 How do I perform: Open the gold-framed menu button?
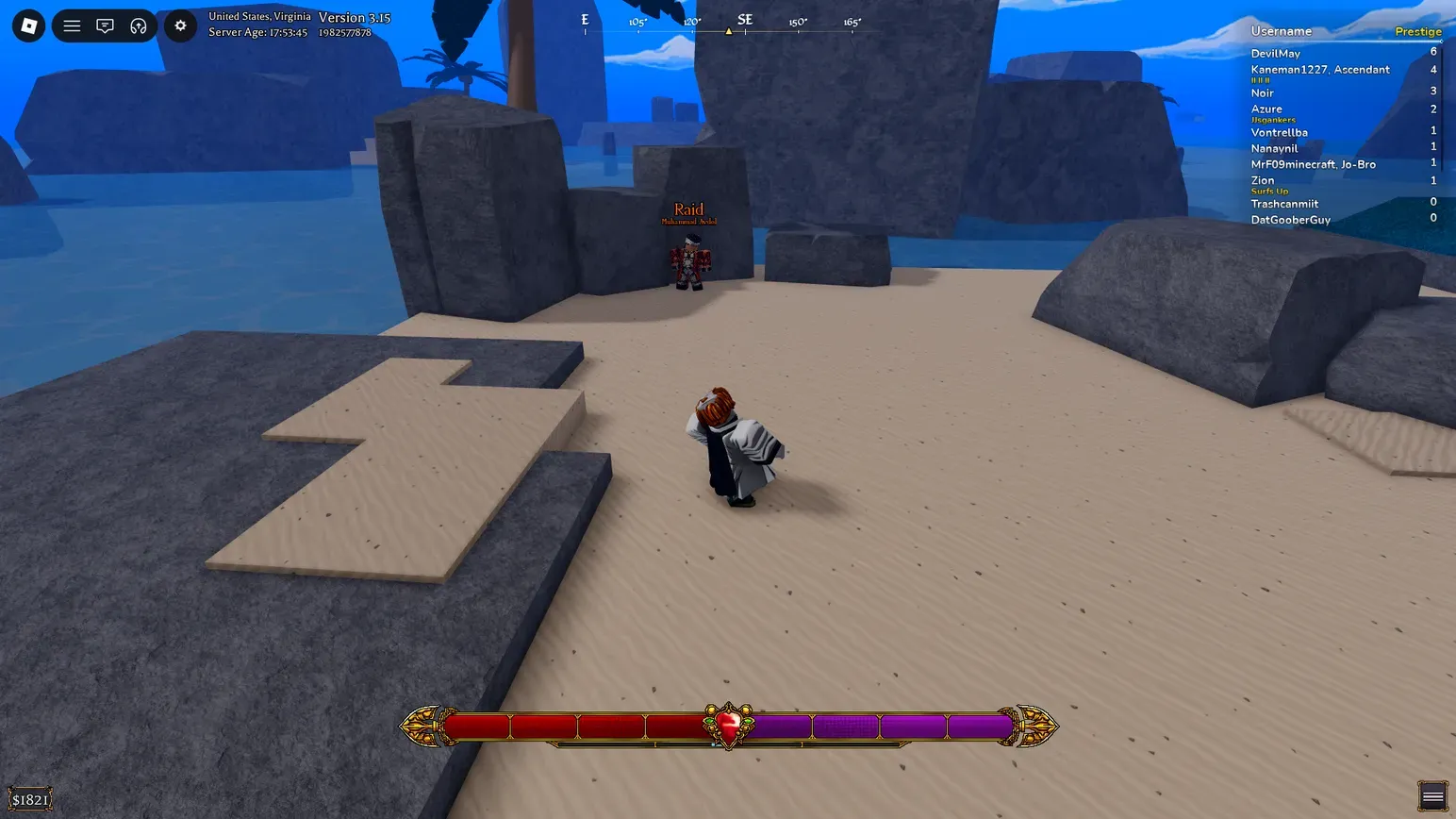pyautogui.click(x=1432, y=795)
